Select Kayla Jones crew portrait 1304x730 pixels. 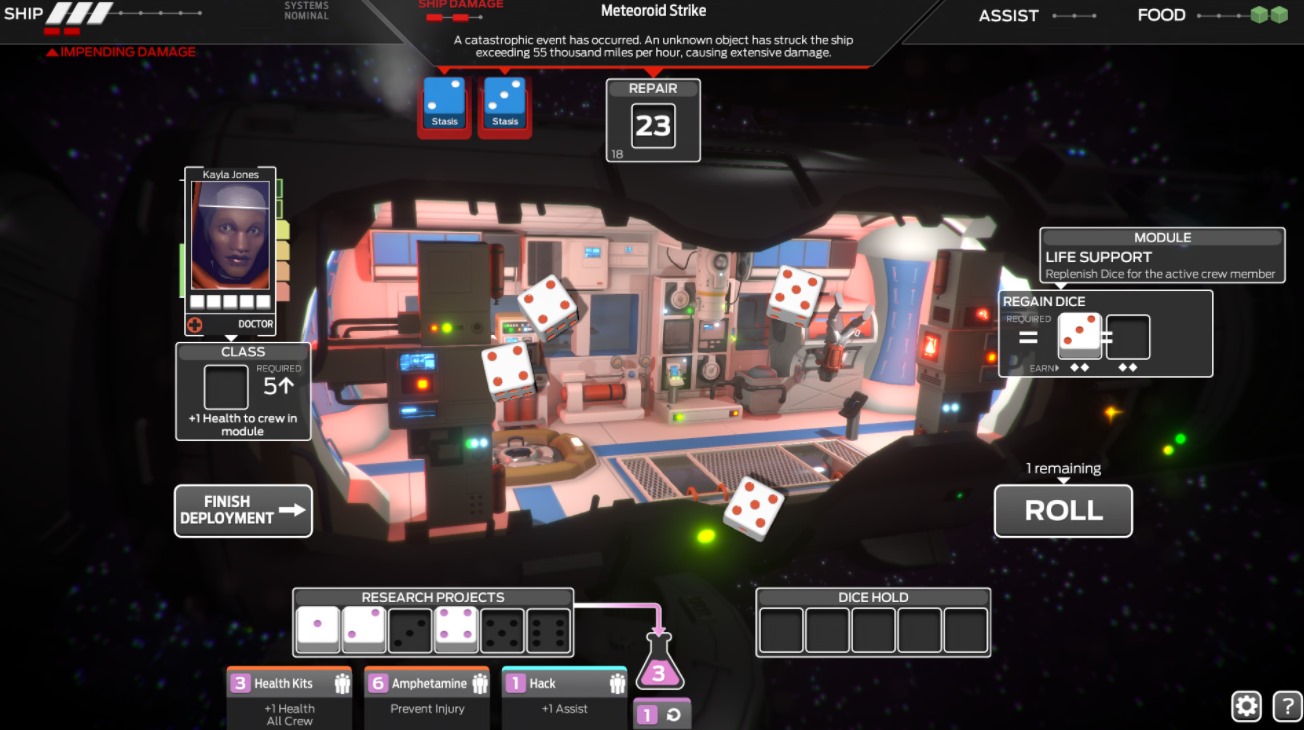point(231,237)
